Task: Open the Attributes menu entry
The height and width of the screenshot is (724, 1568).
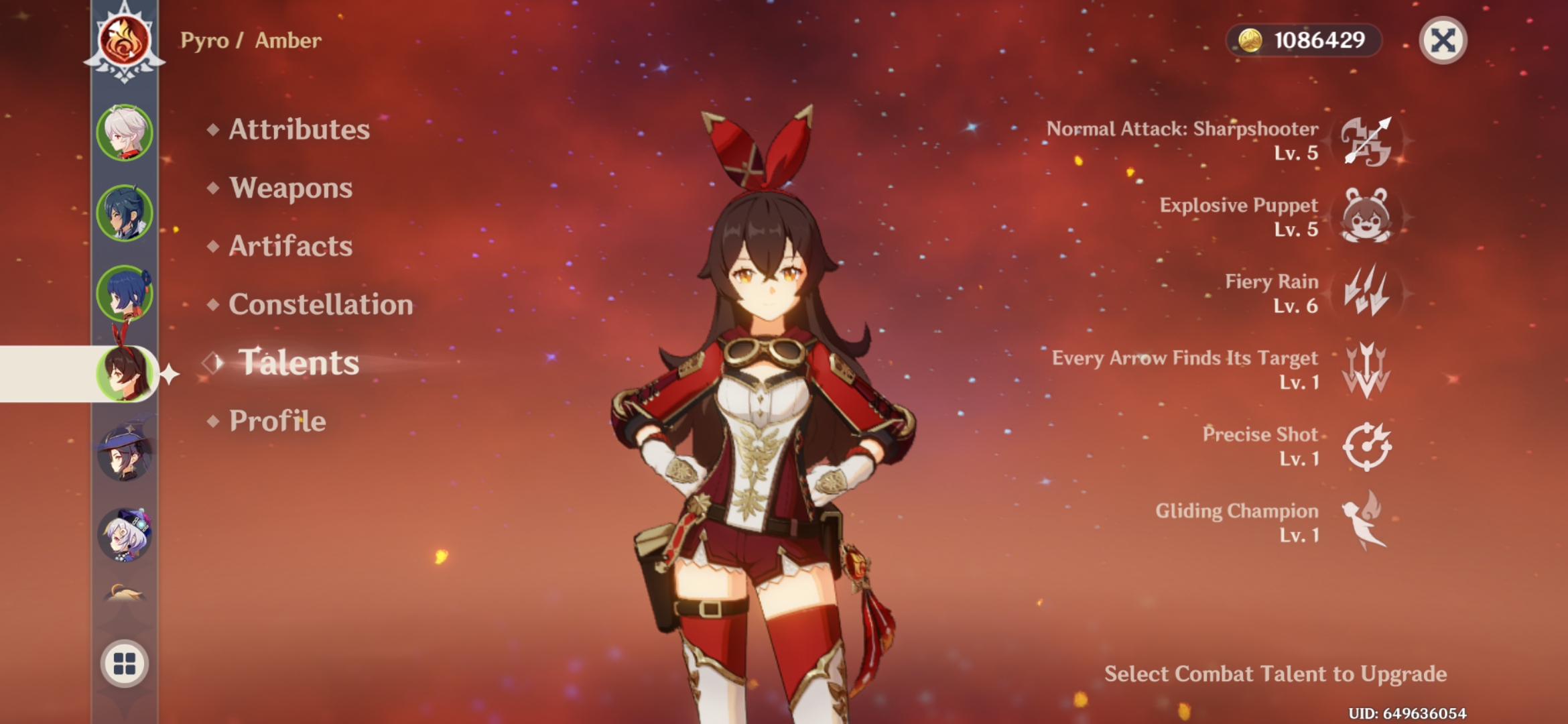Action: (x=298, y=130)
